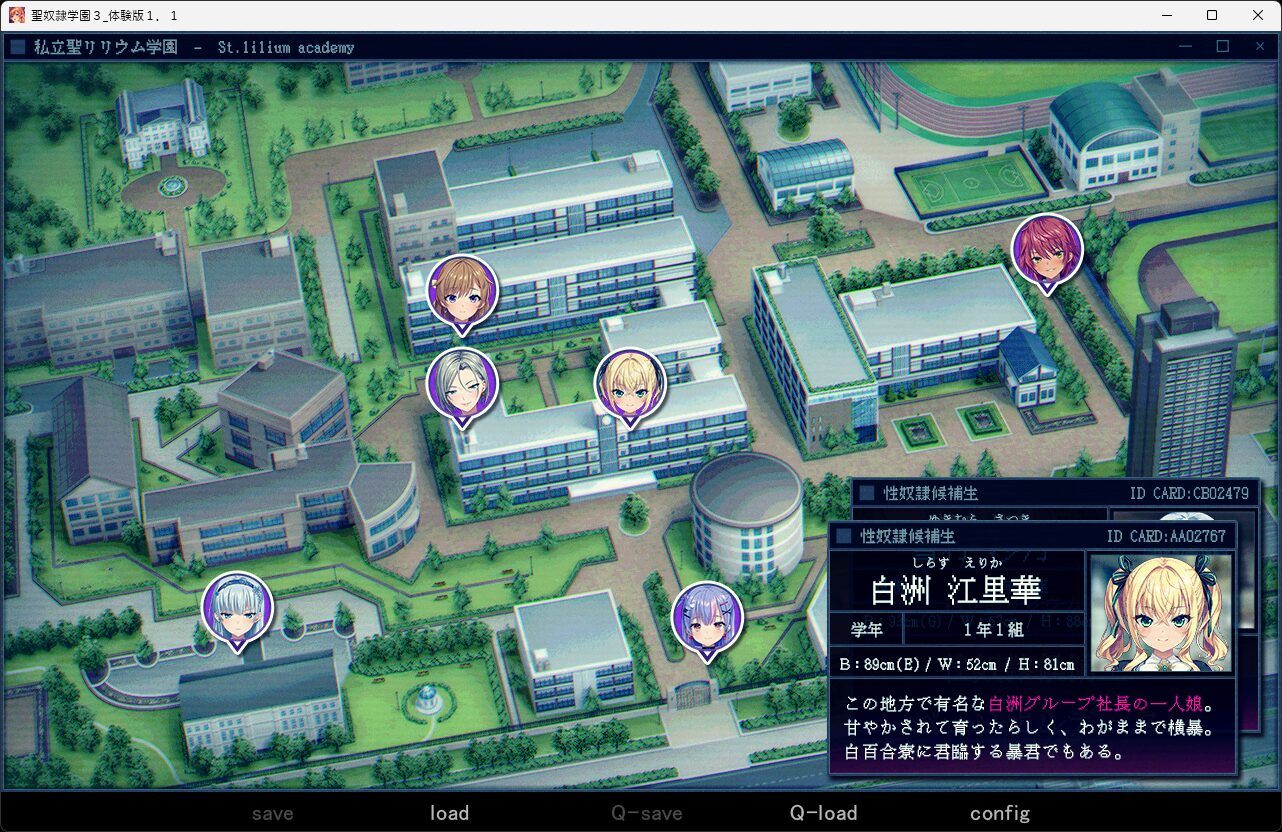Viewport: 1282px width, 832px height.
Task: Click the blonde portrait on ID card
Action: [x=1159, y=612]
